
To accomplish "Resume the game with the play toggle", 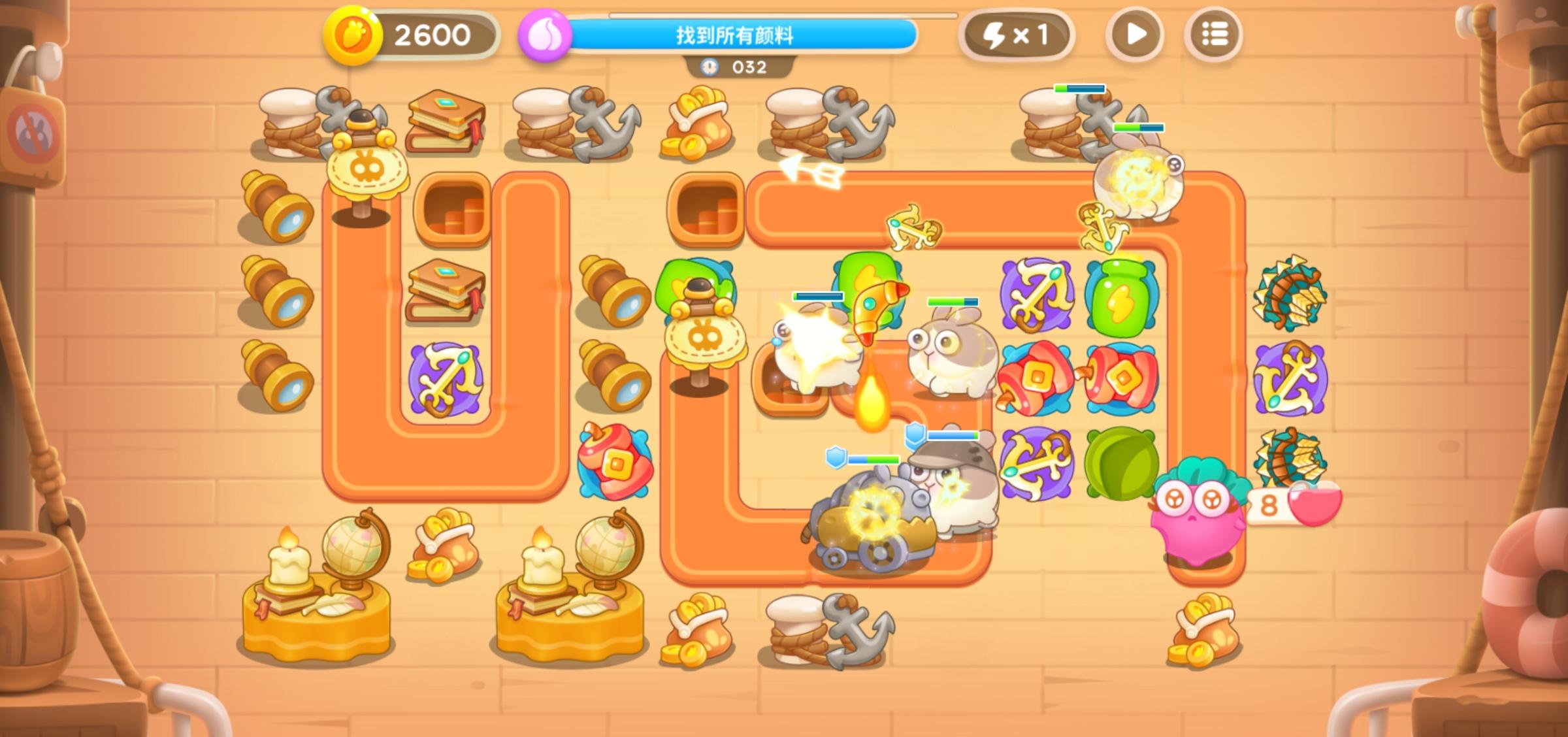I will [x=1135, y=34].
